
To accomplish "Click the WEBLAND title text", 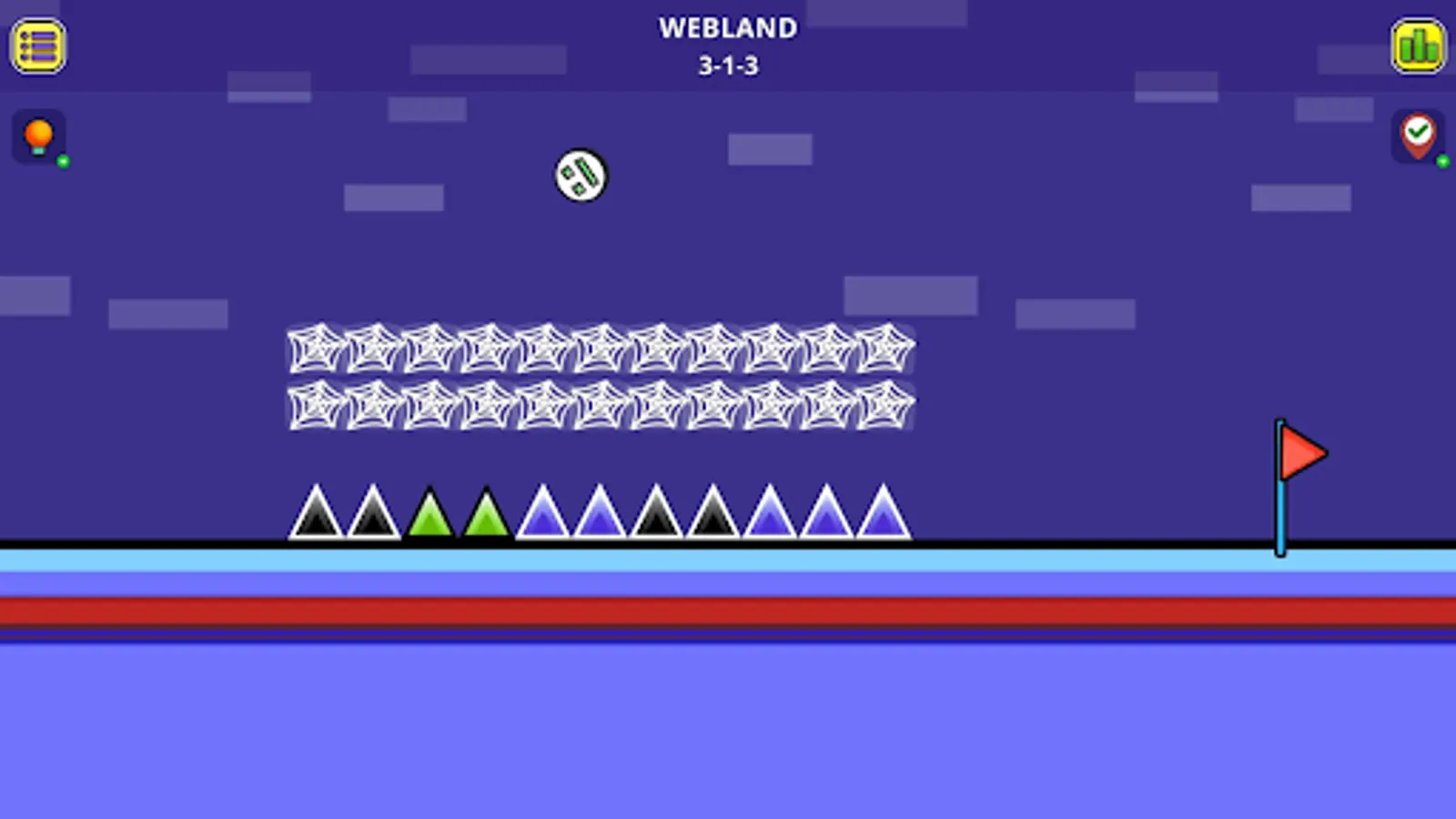I will tap(728, 28).
